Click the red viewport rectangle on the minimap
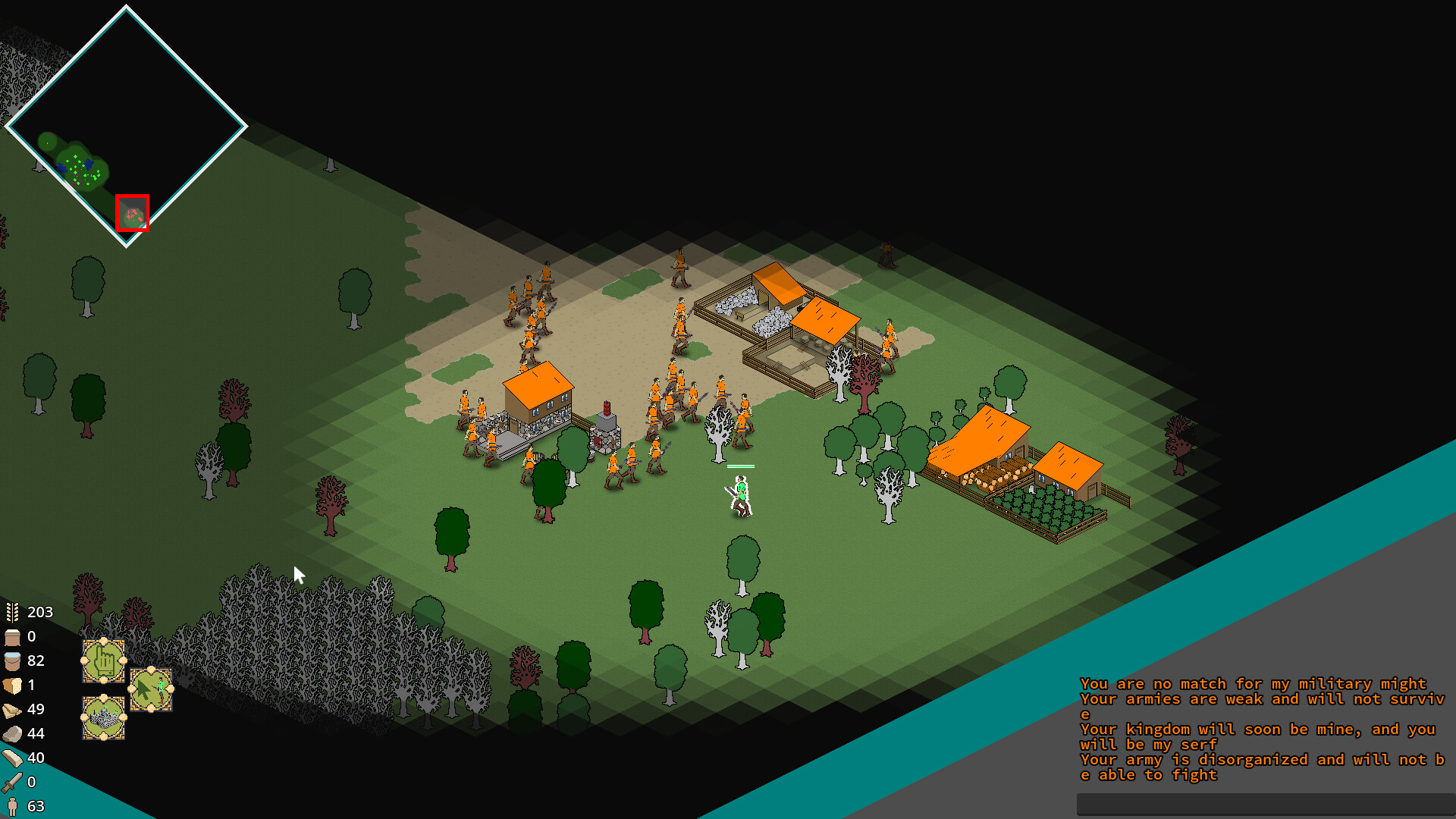 133,212
